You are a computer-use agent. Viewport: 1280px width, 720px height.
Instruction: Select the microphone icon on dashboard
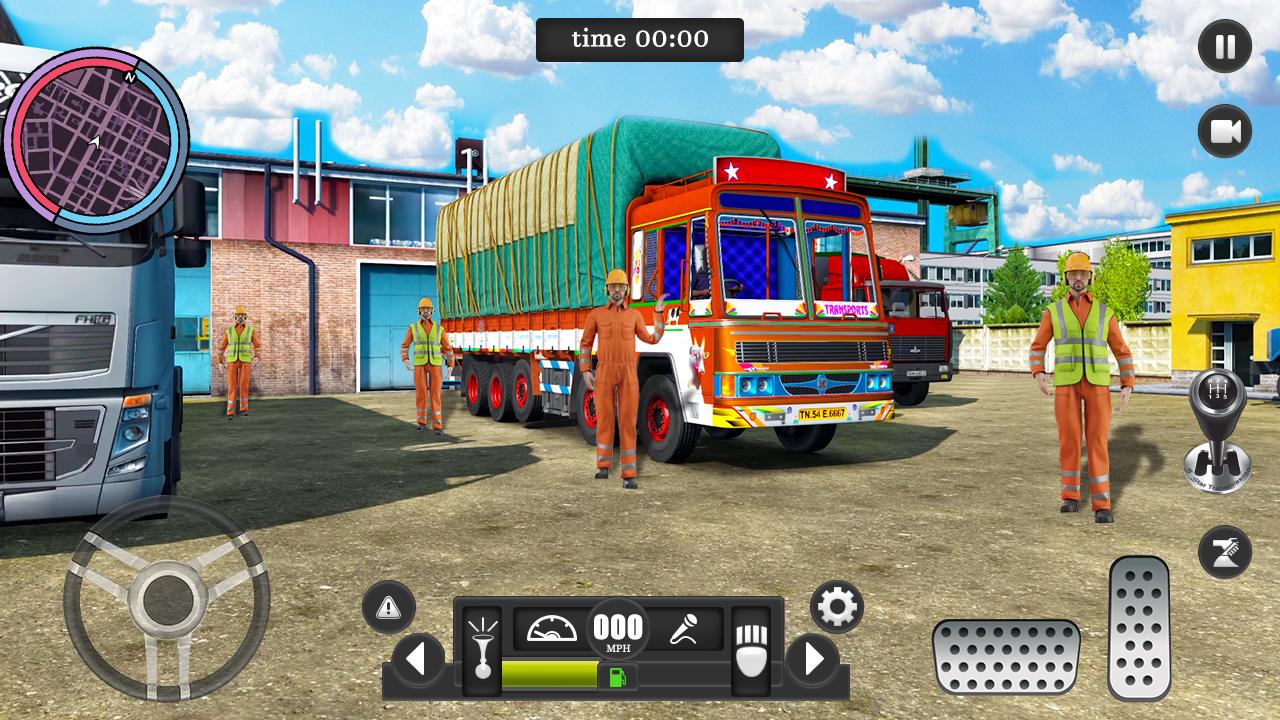pos(685,630)
